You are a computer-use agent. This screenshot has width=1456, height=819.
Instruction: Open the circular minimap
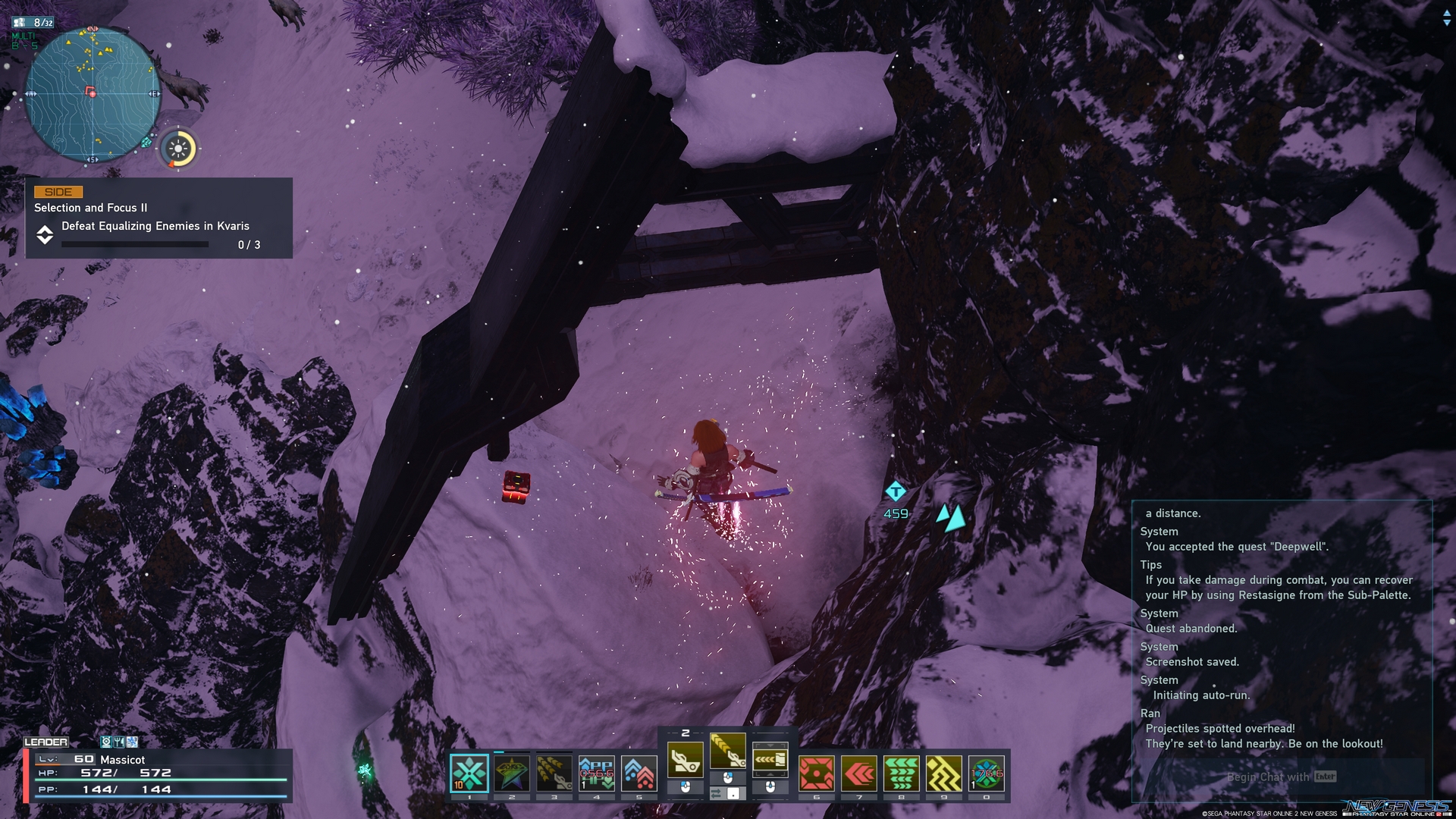click(92, 94)
